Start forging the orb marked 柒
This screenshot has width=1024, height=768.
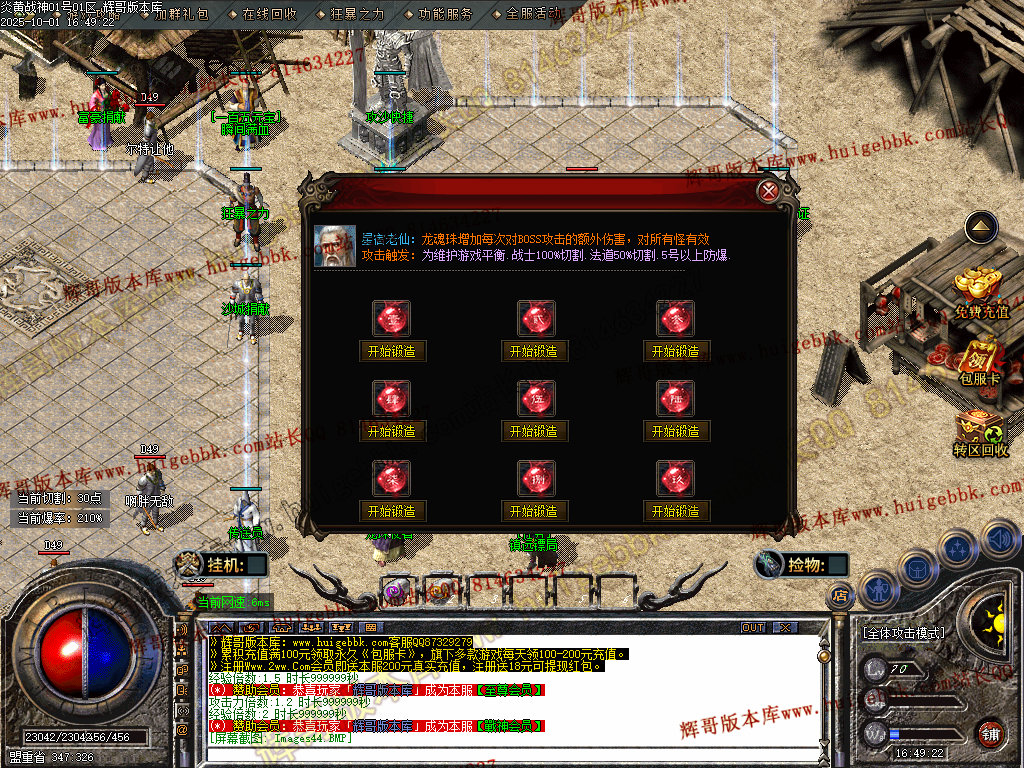(x=391, y=511)
